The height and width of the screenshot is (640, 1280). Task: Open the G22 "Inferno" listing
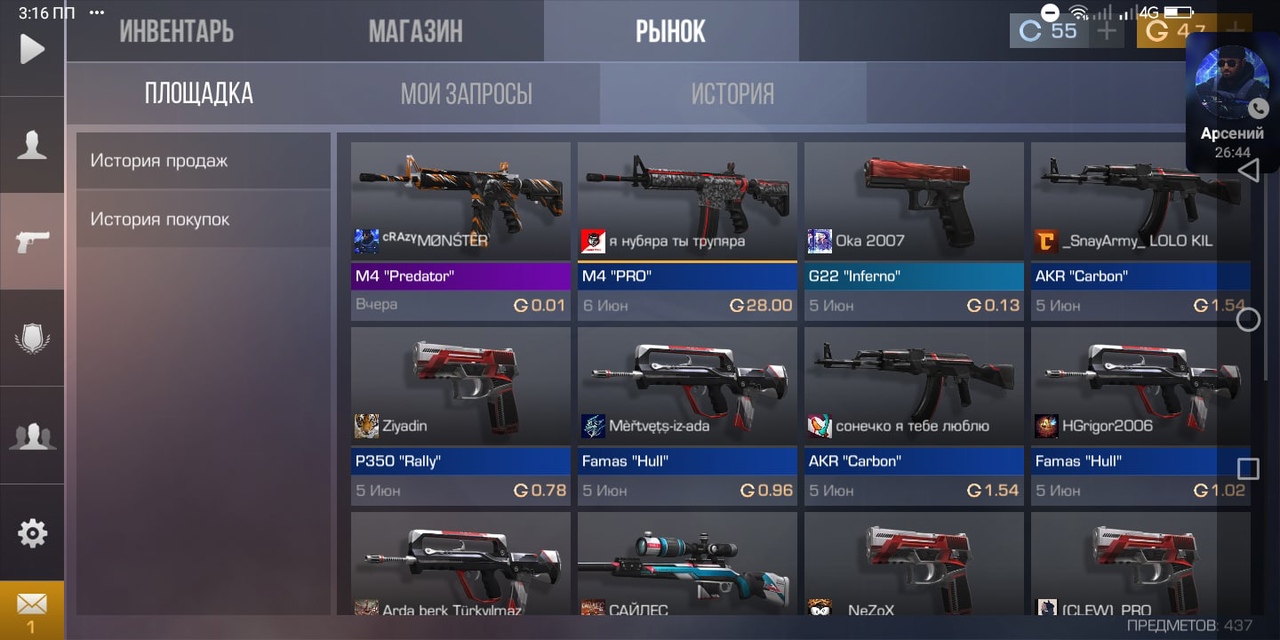pyautogui.click(x=913, y=230)
